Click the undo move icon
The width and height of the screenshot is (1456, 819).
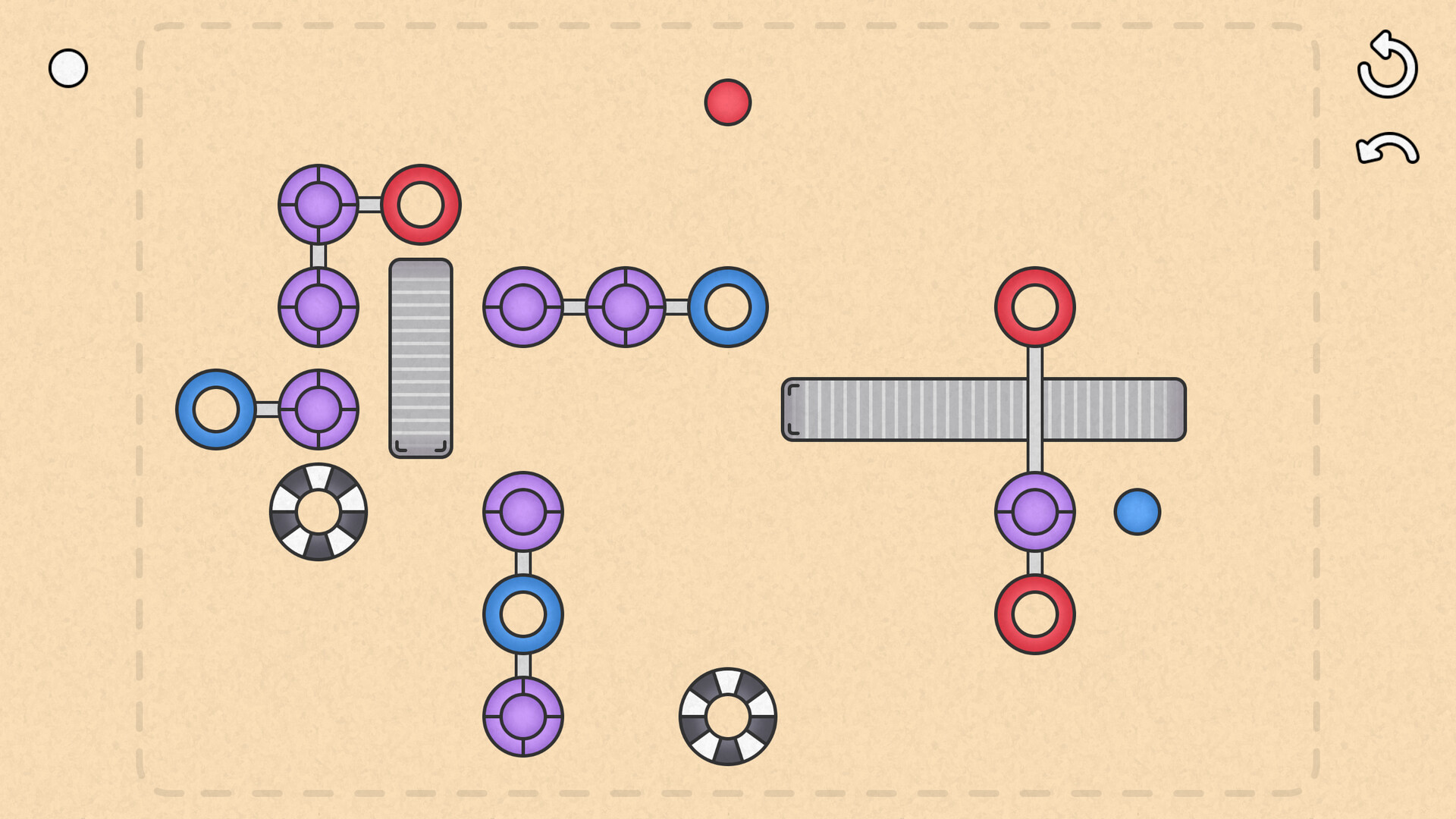[1388, 149]
